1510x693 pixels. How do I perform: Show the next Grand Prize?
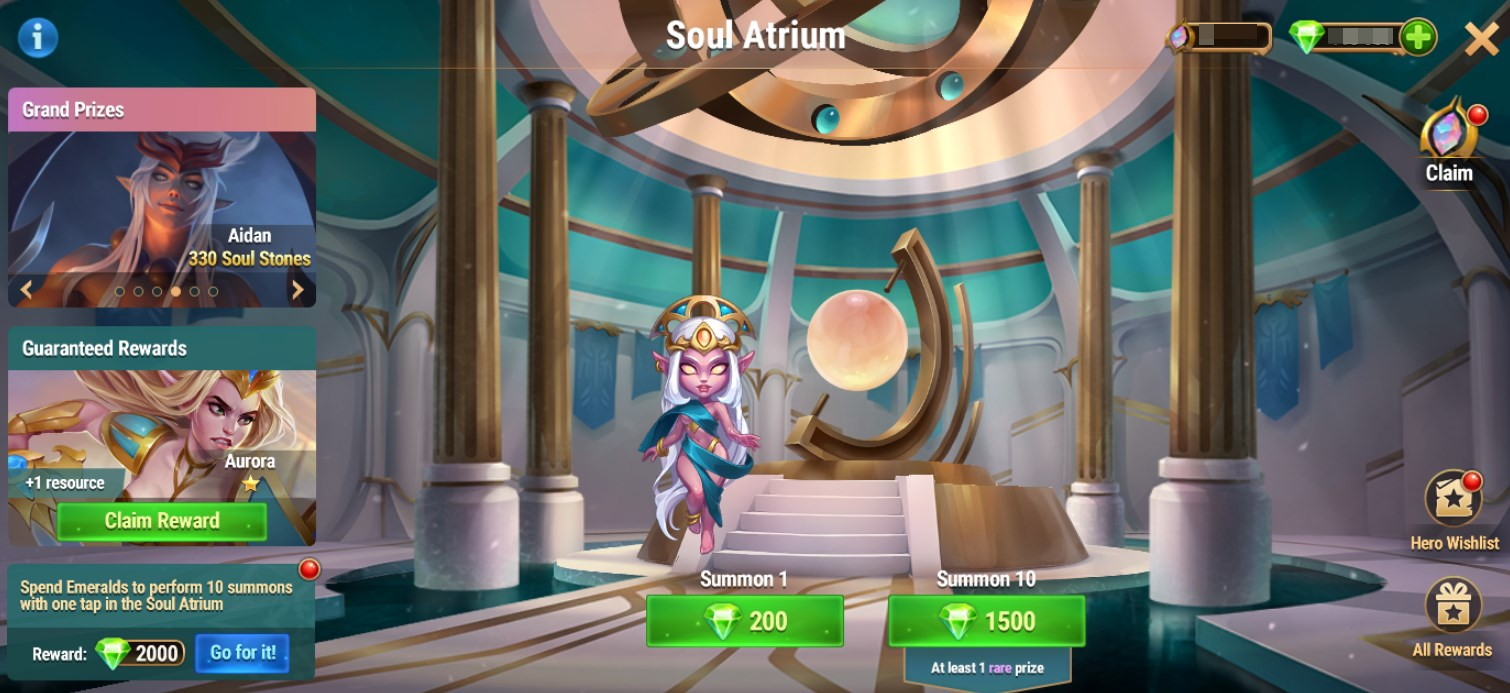click(297, 290)
